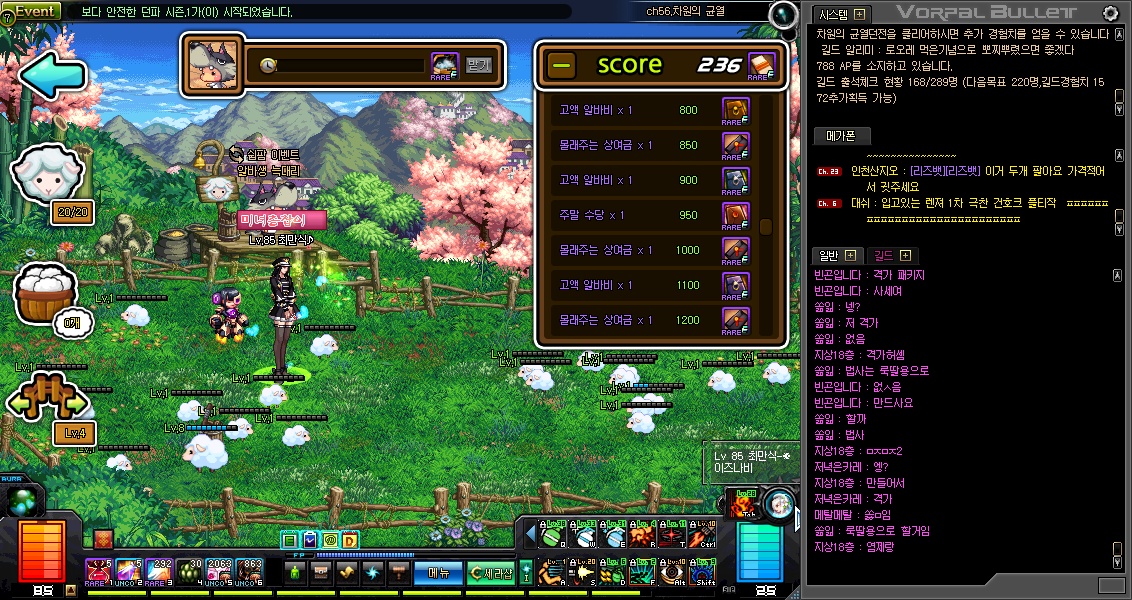The image size is (1132, 600).
Task: Switch to the 시스템 chat tab
Action: click(834, 14)
